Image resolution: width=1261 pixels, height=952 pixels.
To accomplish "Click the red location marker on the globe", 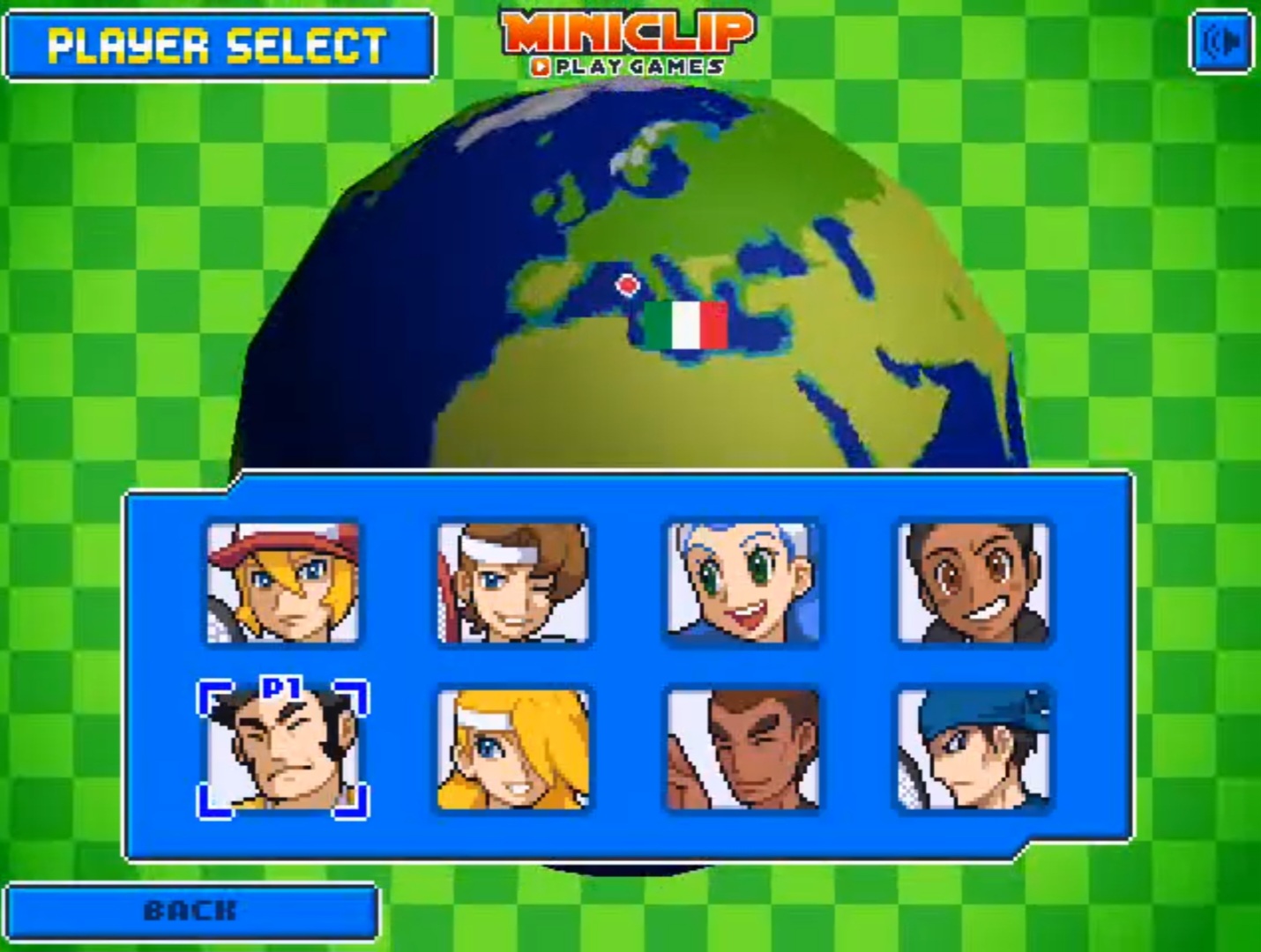I will pyautogui.click(x=628, y=286).
